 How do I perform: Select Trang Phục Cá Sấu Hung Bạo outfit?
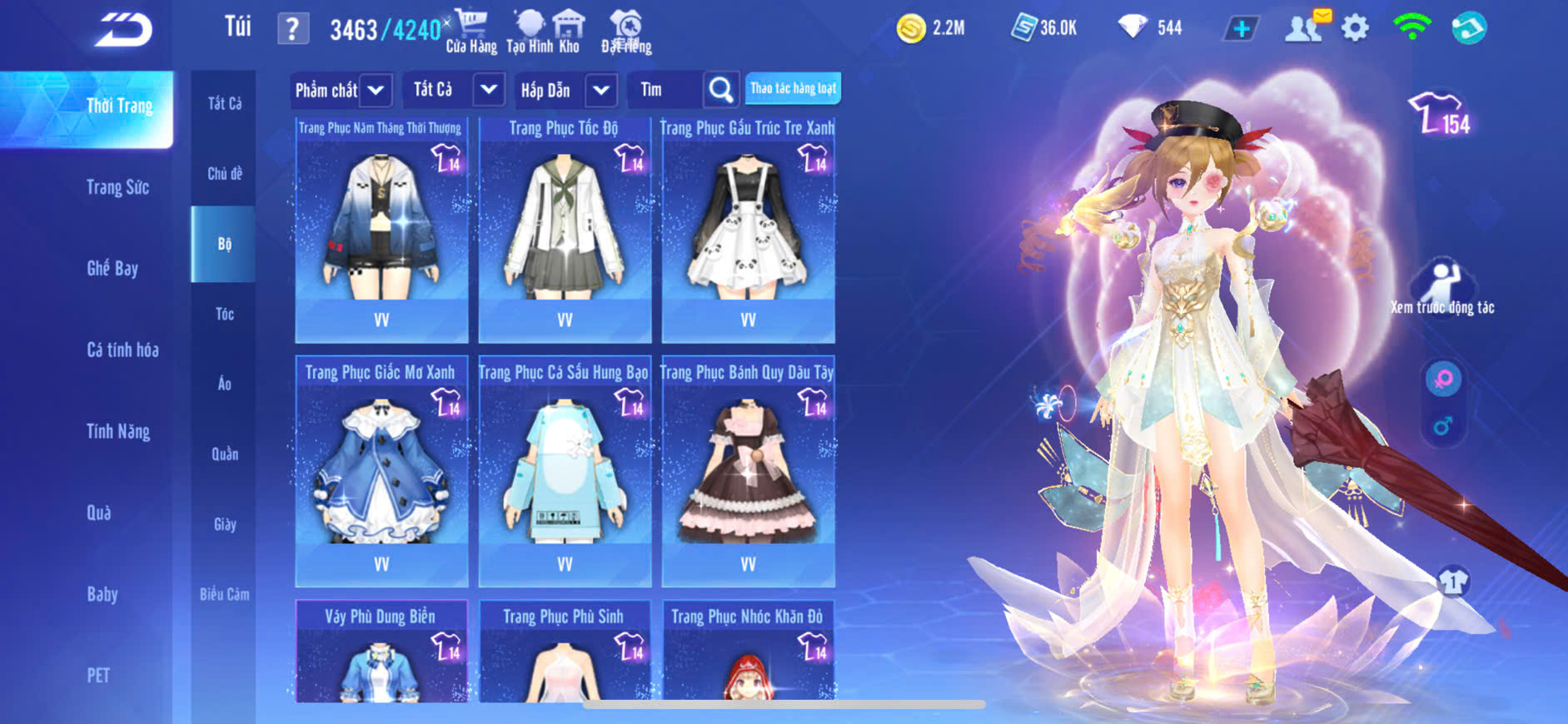[565, 472]
